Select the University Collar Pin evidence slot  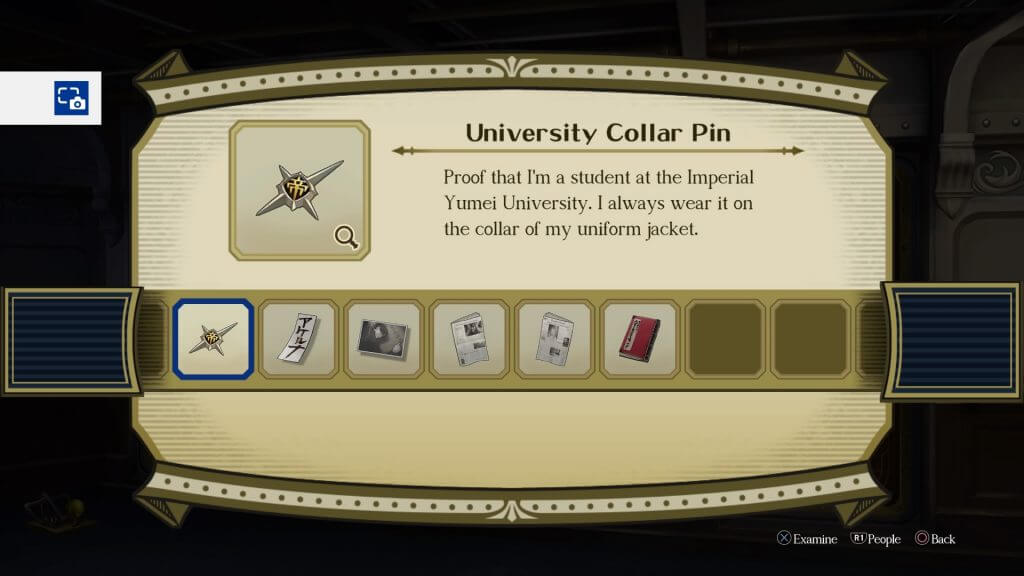pos(212,339)
